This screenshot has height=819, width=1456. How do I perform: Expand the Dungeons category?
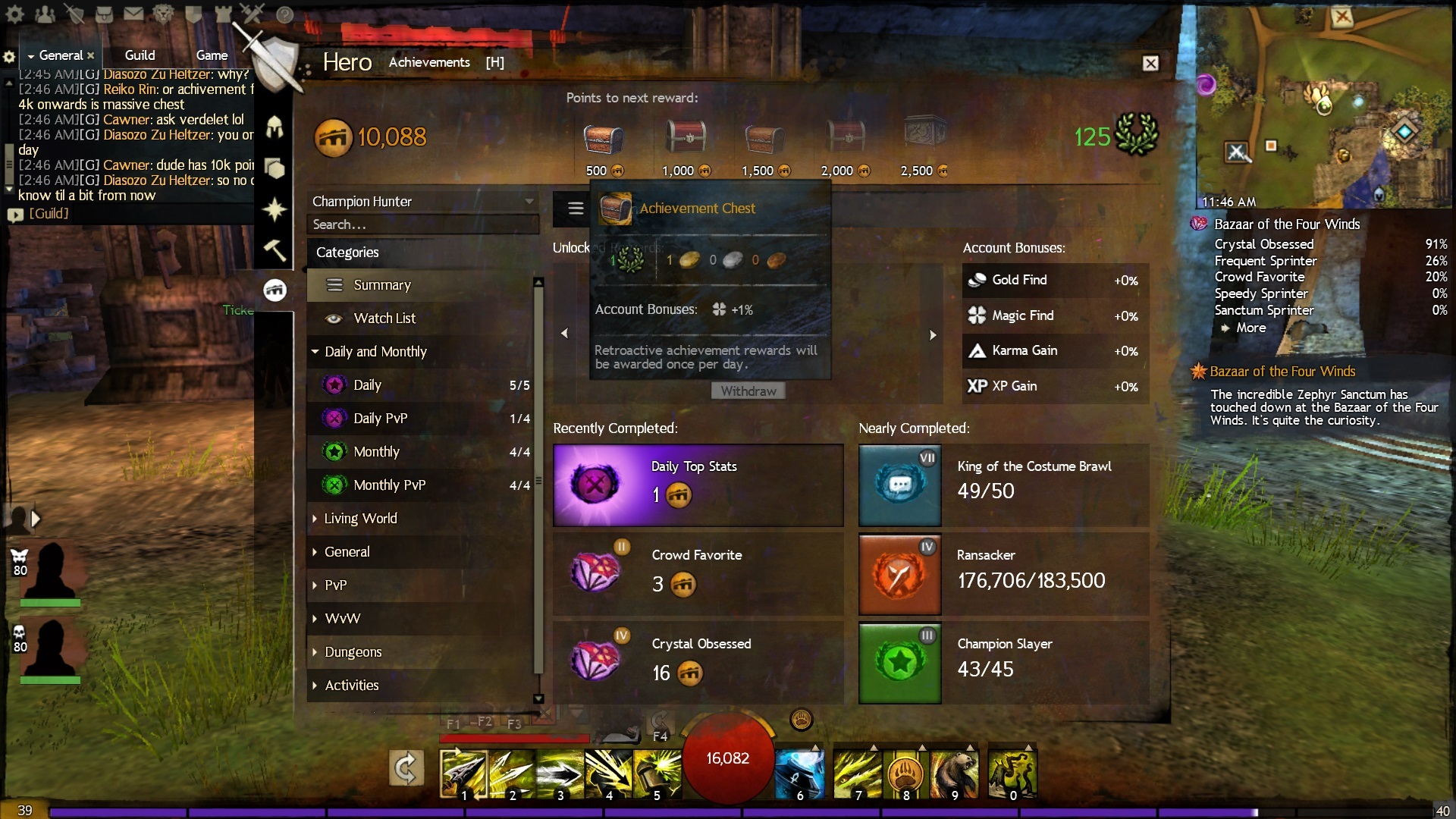click(x=353, y=652)
